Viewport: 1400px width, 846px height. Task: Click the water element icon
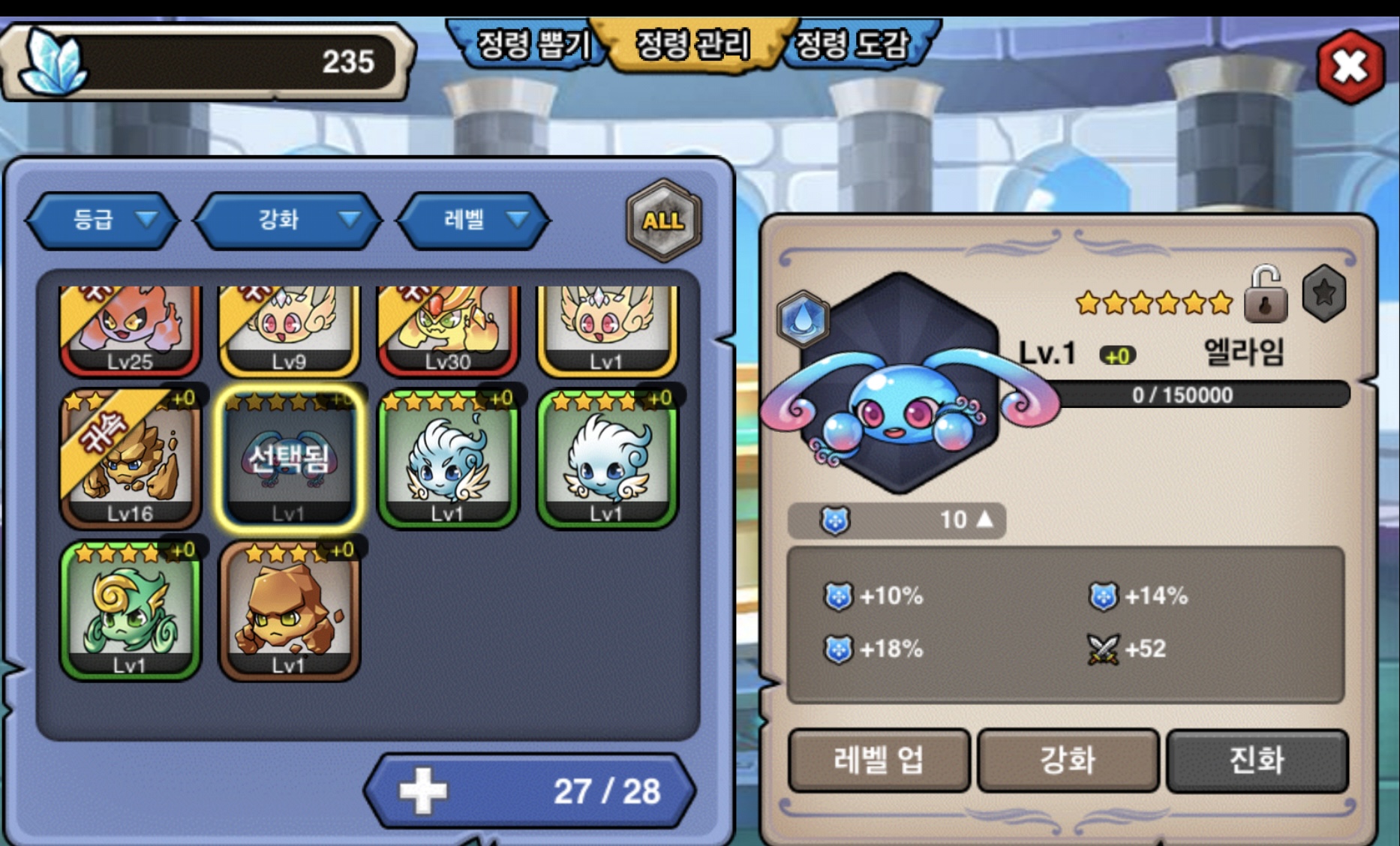point(803,318)
